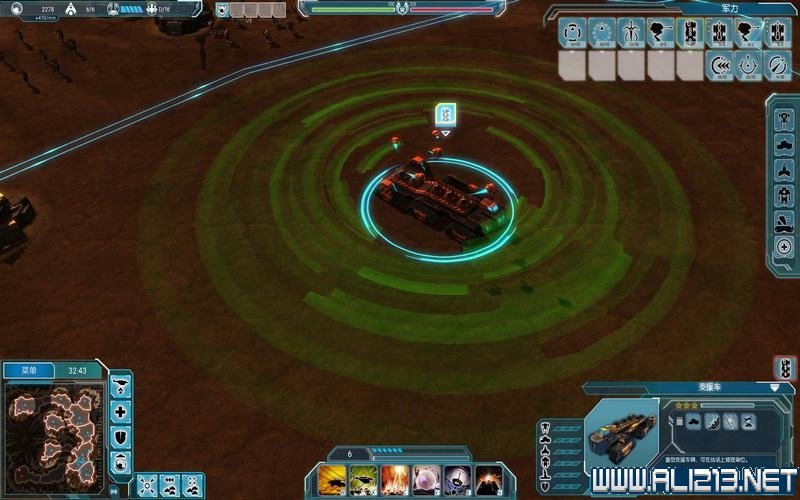Click the triple chevron army button
This screenshot has height=500, width=800.
click(721, 66)
